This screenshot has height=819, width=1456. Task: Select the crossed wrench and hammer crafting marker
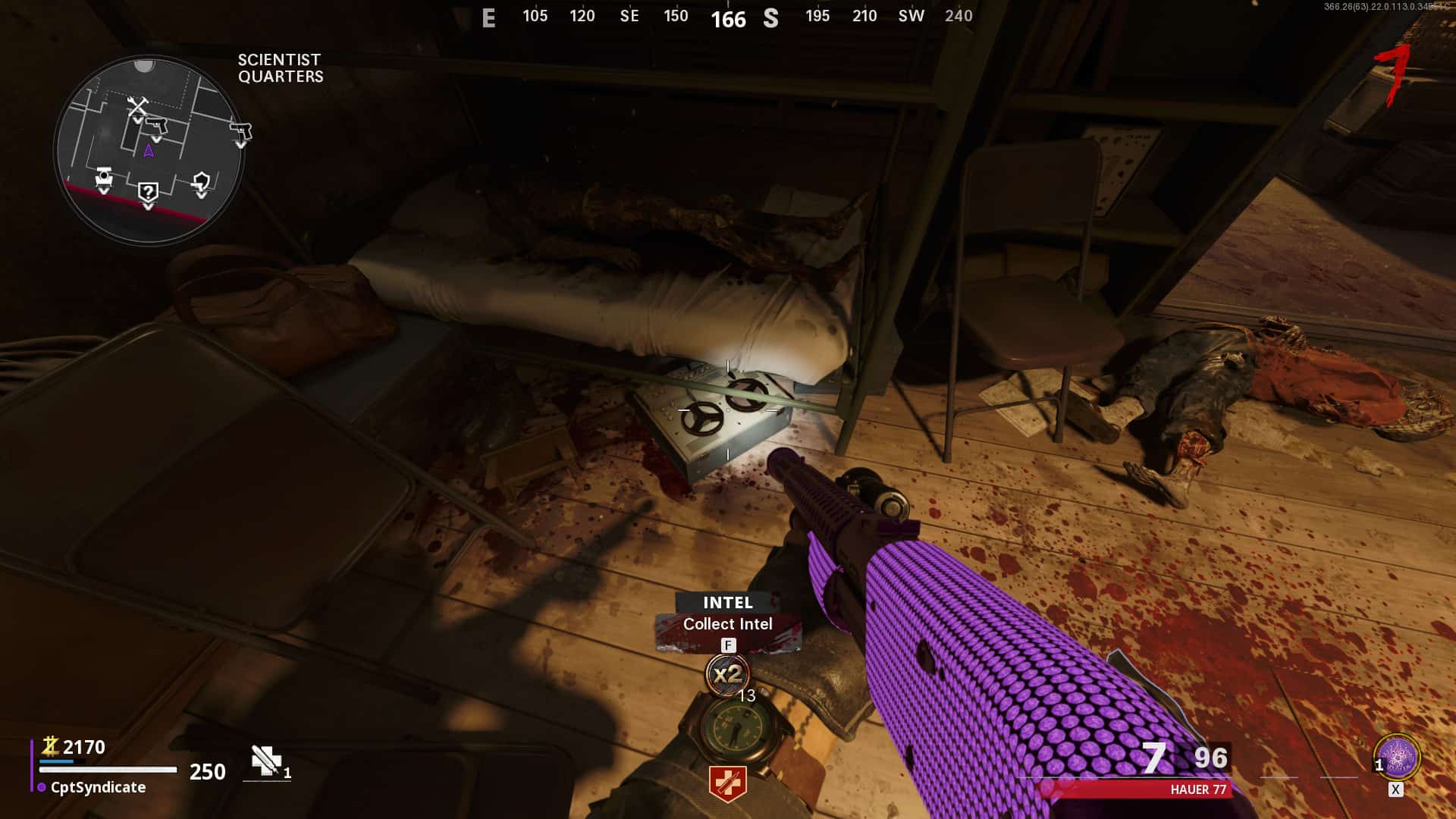[137, 106]
